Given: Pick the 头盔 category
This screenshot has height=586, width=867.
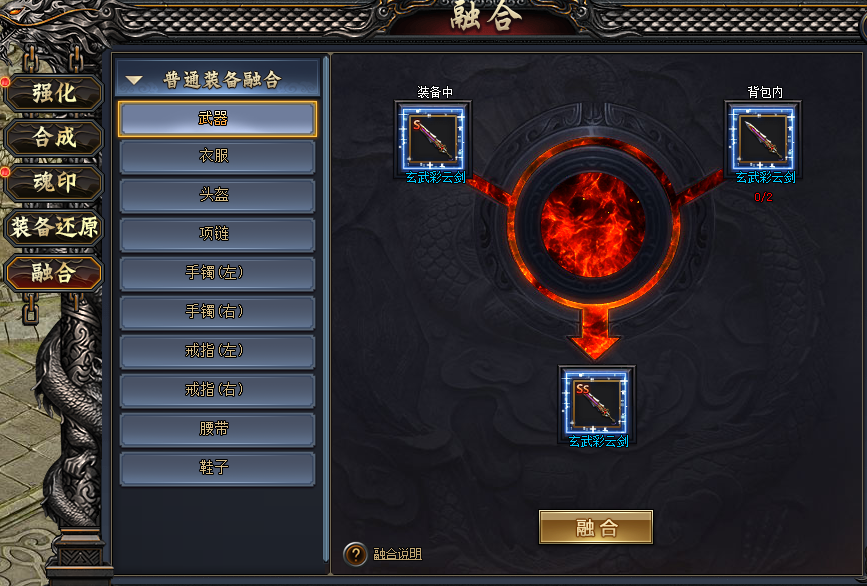Looking at the screenshot, I should 217,196.
